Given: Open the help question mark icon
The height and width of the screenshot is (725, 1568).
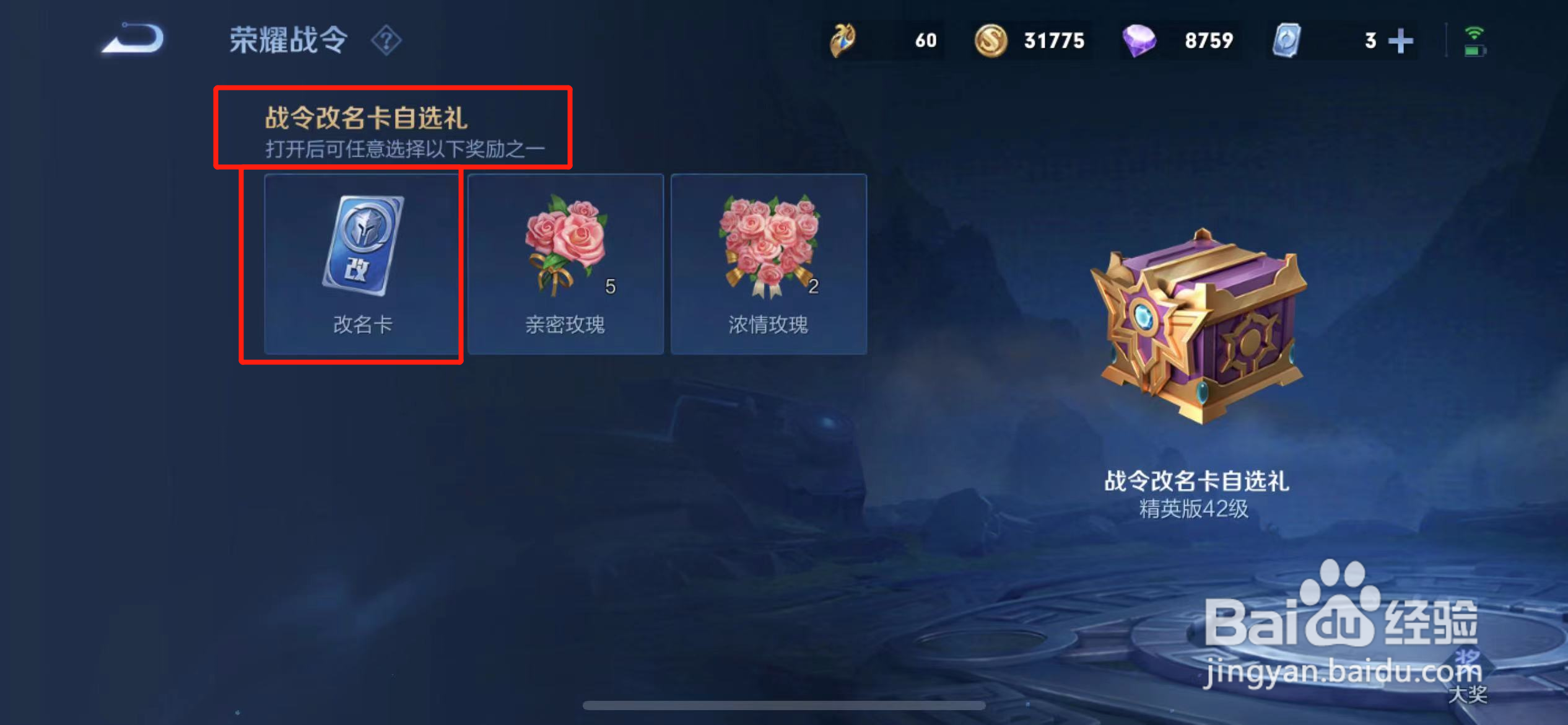Looking at the screenshot, I should pyautogui.click(x=386, y=39).
